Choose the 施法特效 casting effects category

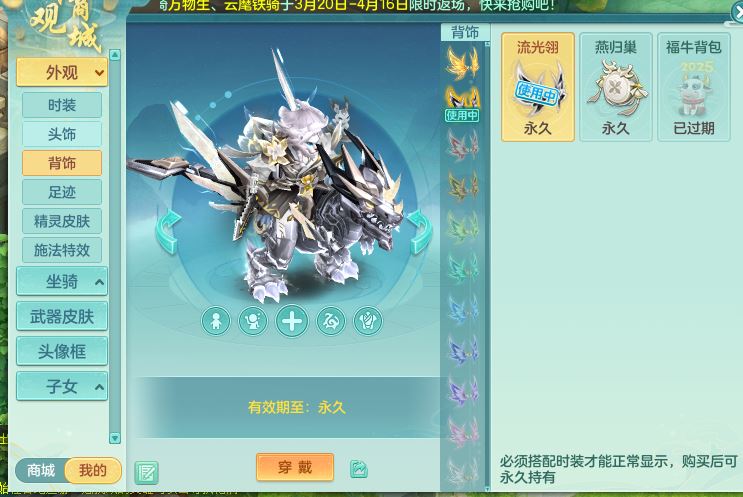pyautogui.click(x=61, y=250)
